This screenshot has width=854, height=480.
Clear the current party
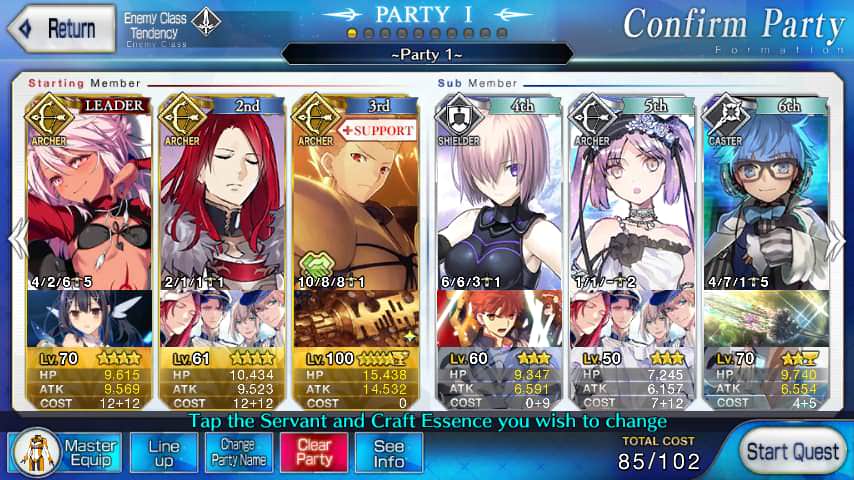(x=313, y=453)
